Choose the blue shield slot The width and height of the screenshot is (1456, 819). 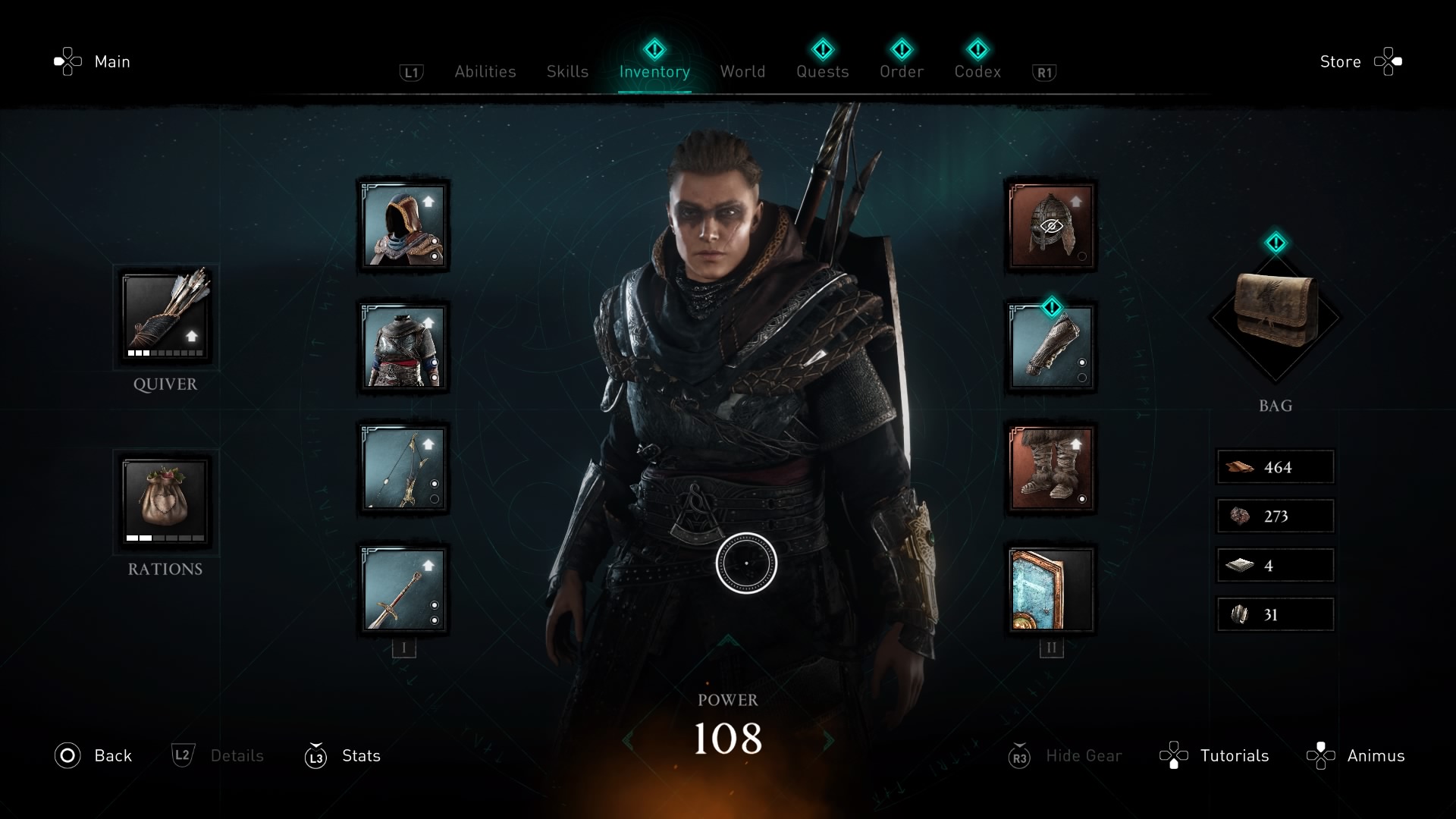pos(1051,590)
